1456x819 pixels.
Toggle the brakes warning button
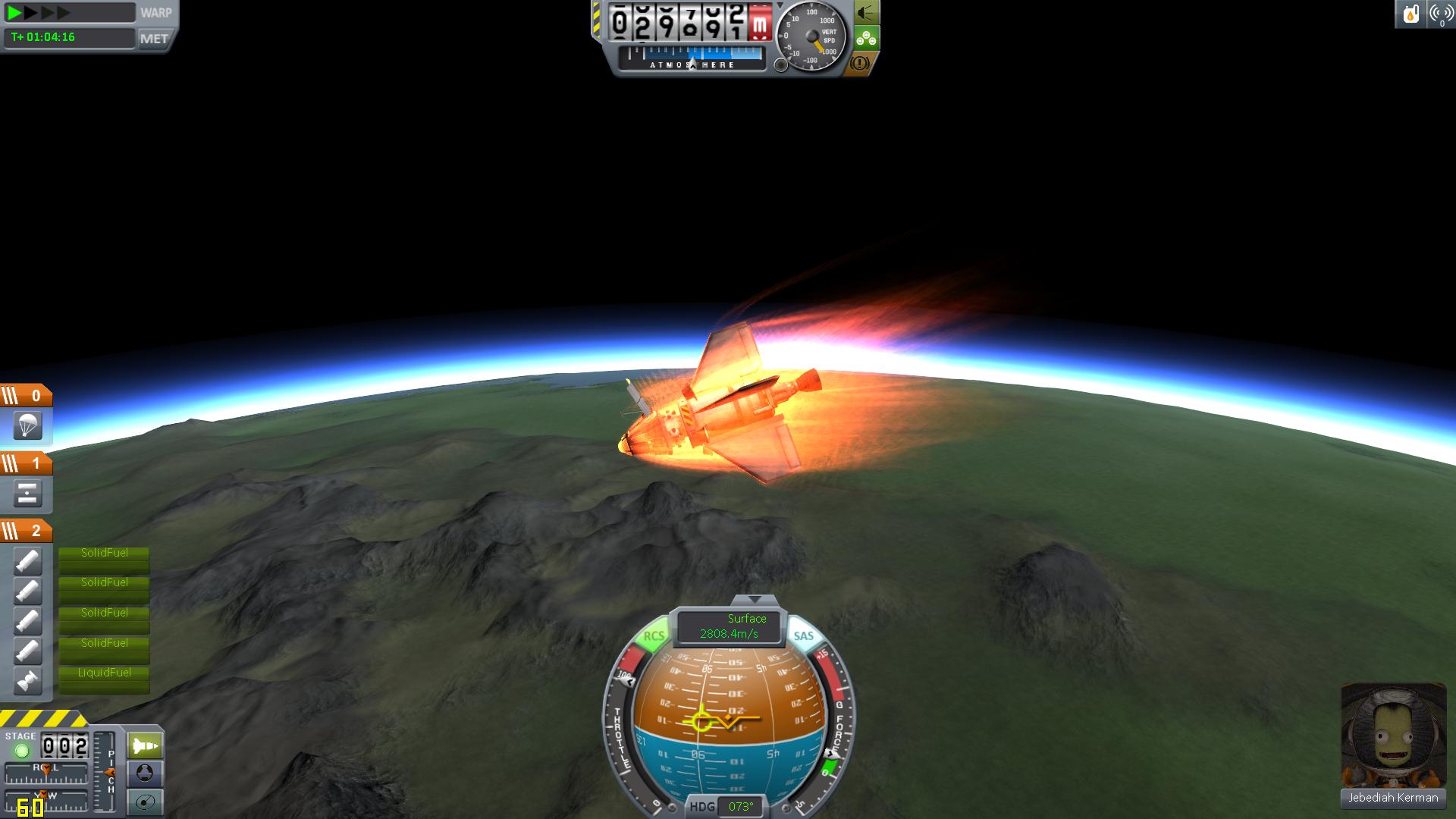(859, 64)
